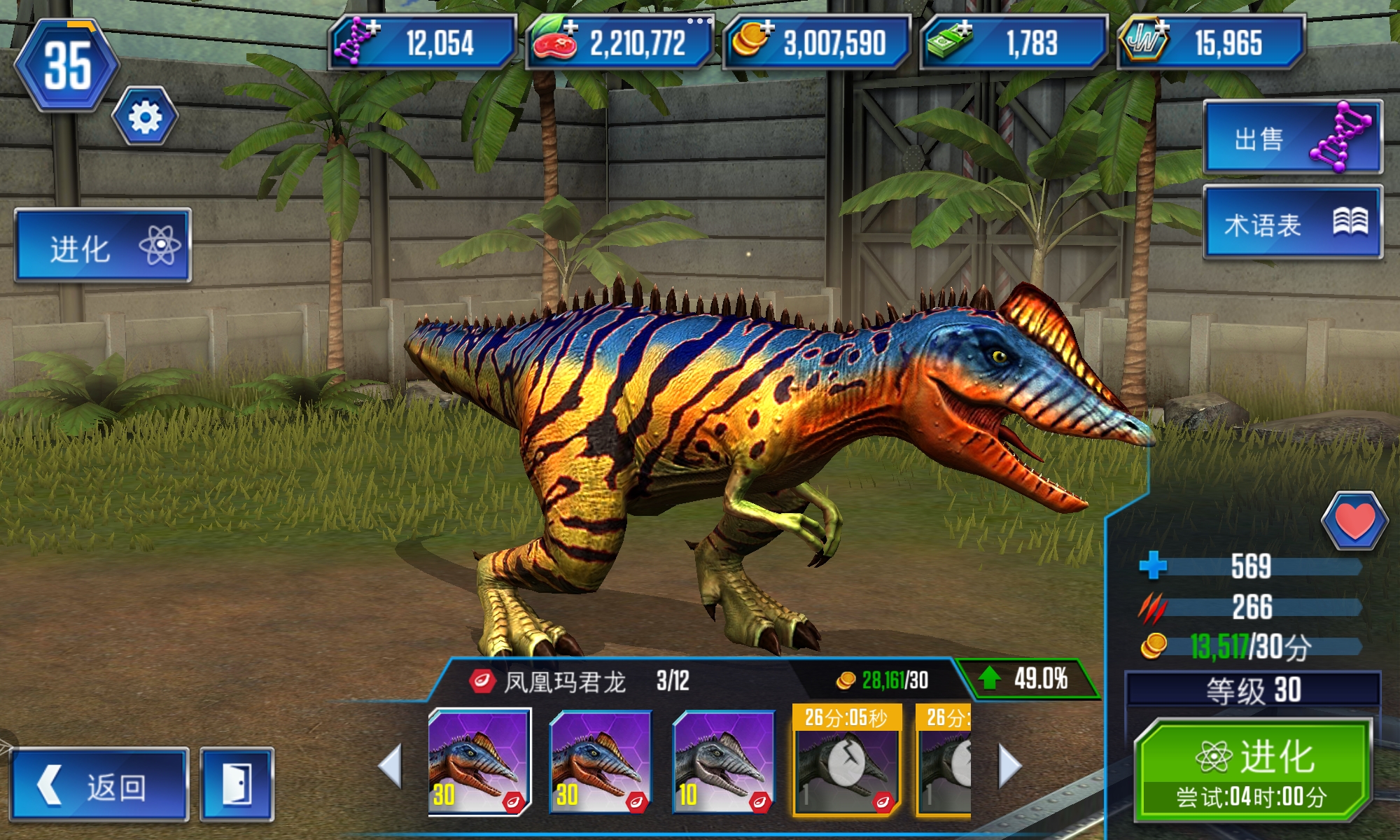The image size is (1400, 840).
Task: Toggle the red heart favorite icon
Action: pos(1354,521)
